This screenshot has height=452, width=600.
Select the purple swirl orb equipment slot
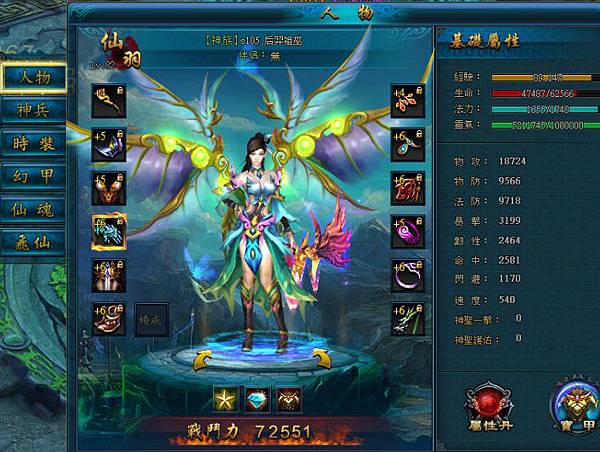pos(407,232)
